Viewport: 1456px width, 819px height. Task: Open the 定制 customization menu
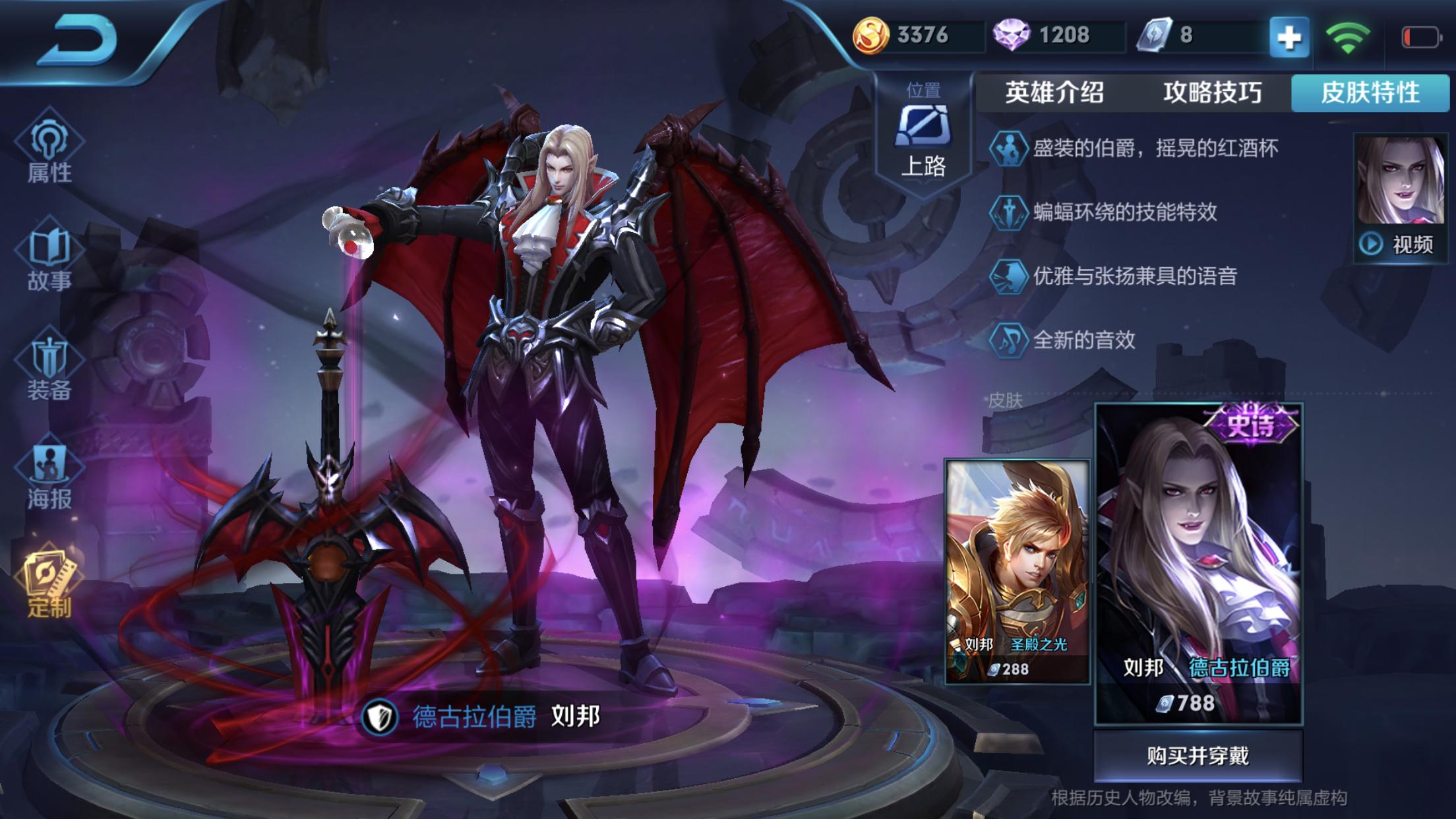coord(49,584)
